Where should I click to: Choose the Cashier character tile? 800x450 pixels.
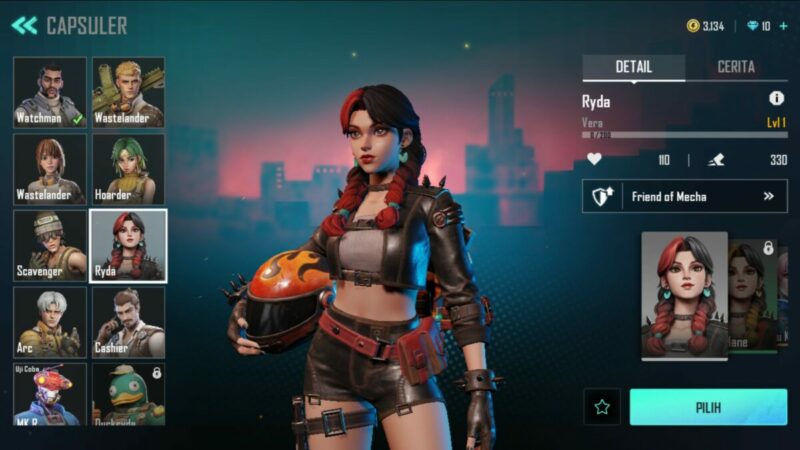coord(129,322)
